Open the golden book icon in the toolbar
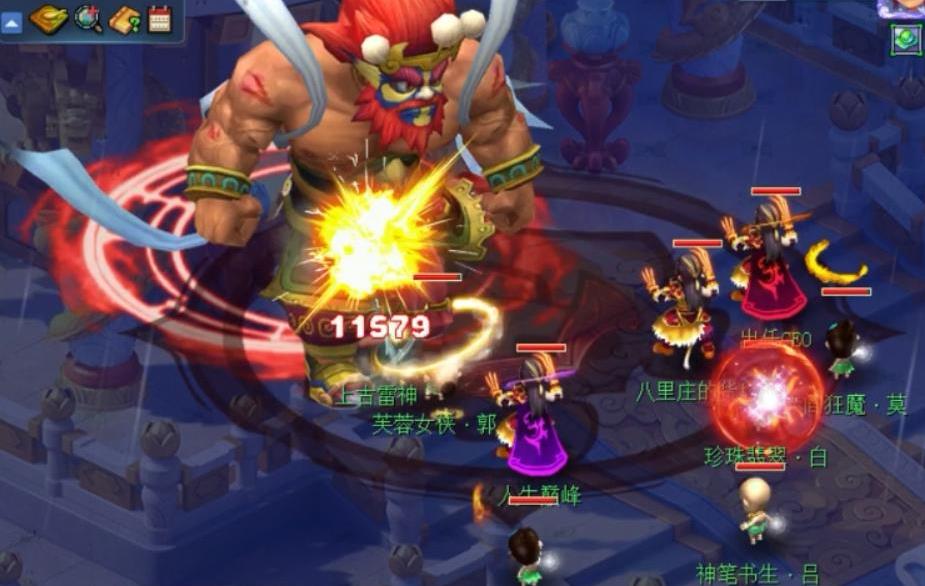Screen dimensions: 925x586 point(47,19)
